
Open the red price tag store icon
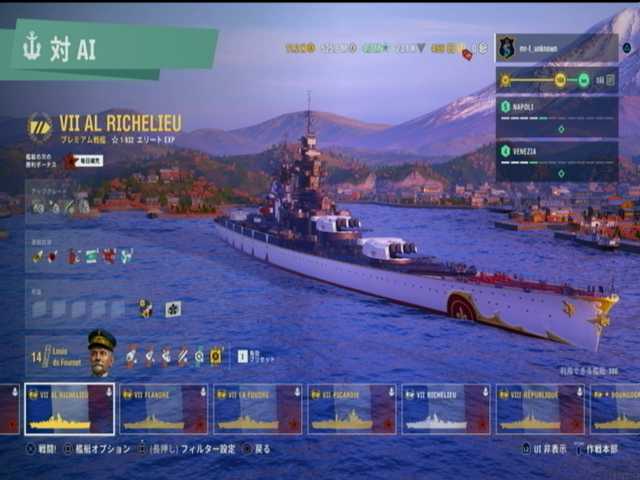pos(467,54)
